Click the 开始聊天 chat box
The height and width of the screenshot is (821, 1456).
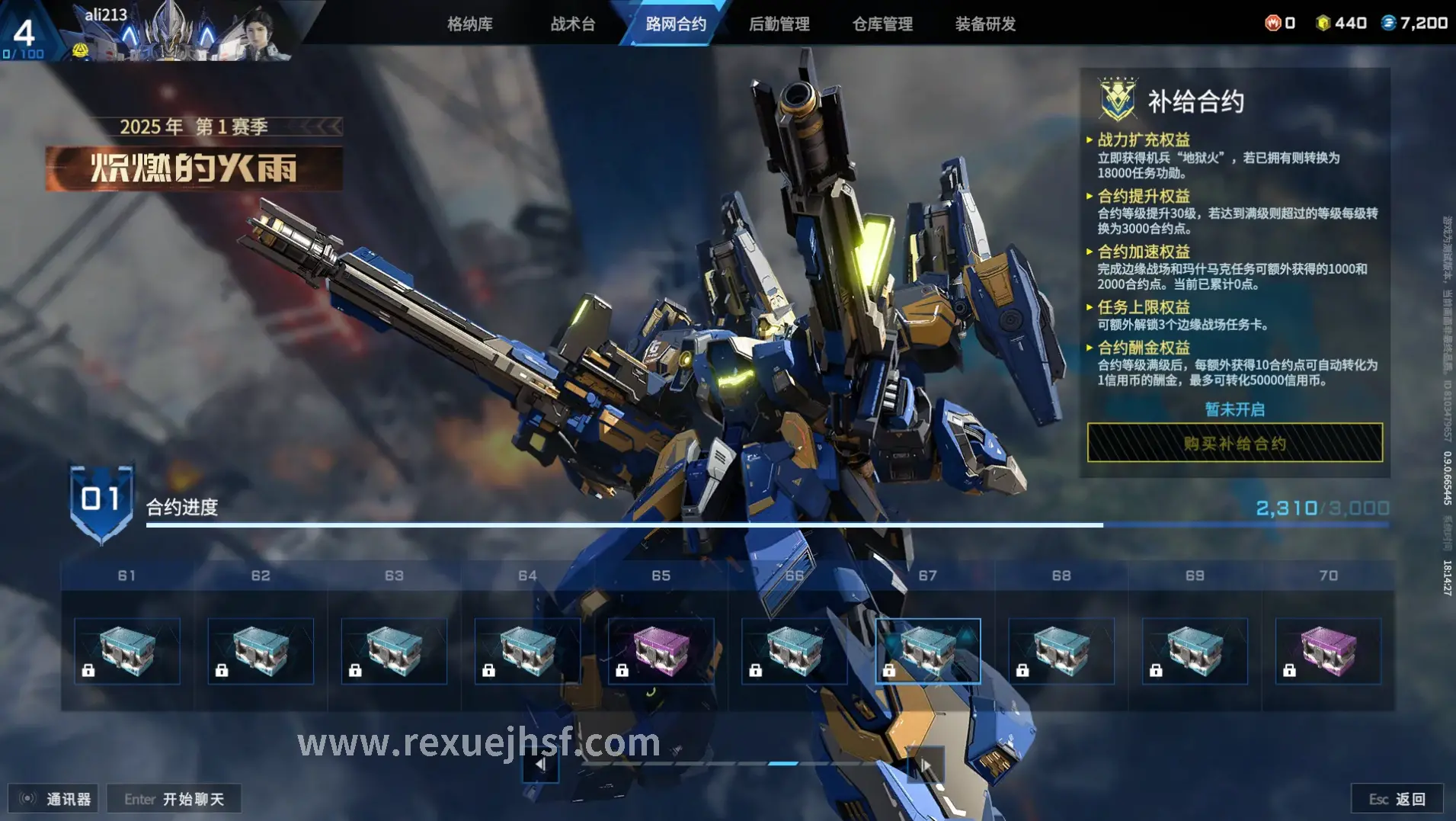[174, 798]
